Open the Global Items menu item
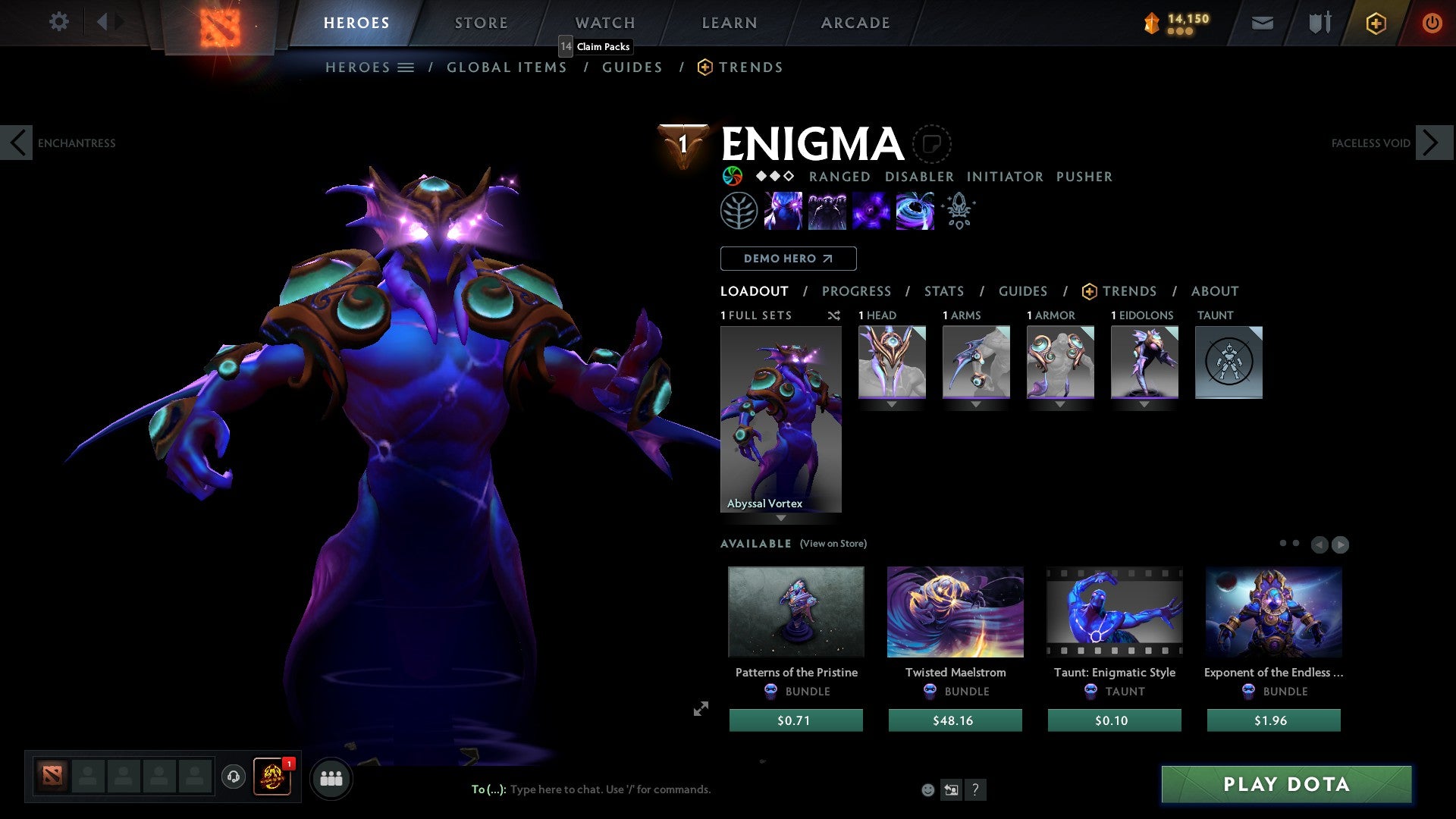This screenshot has height=819, width=1456. coord(507,67)
